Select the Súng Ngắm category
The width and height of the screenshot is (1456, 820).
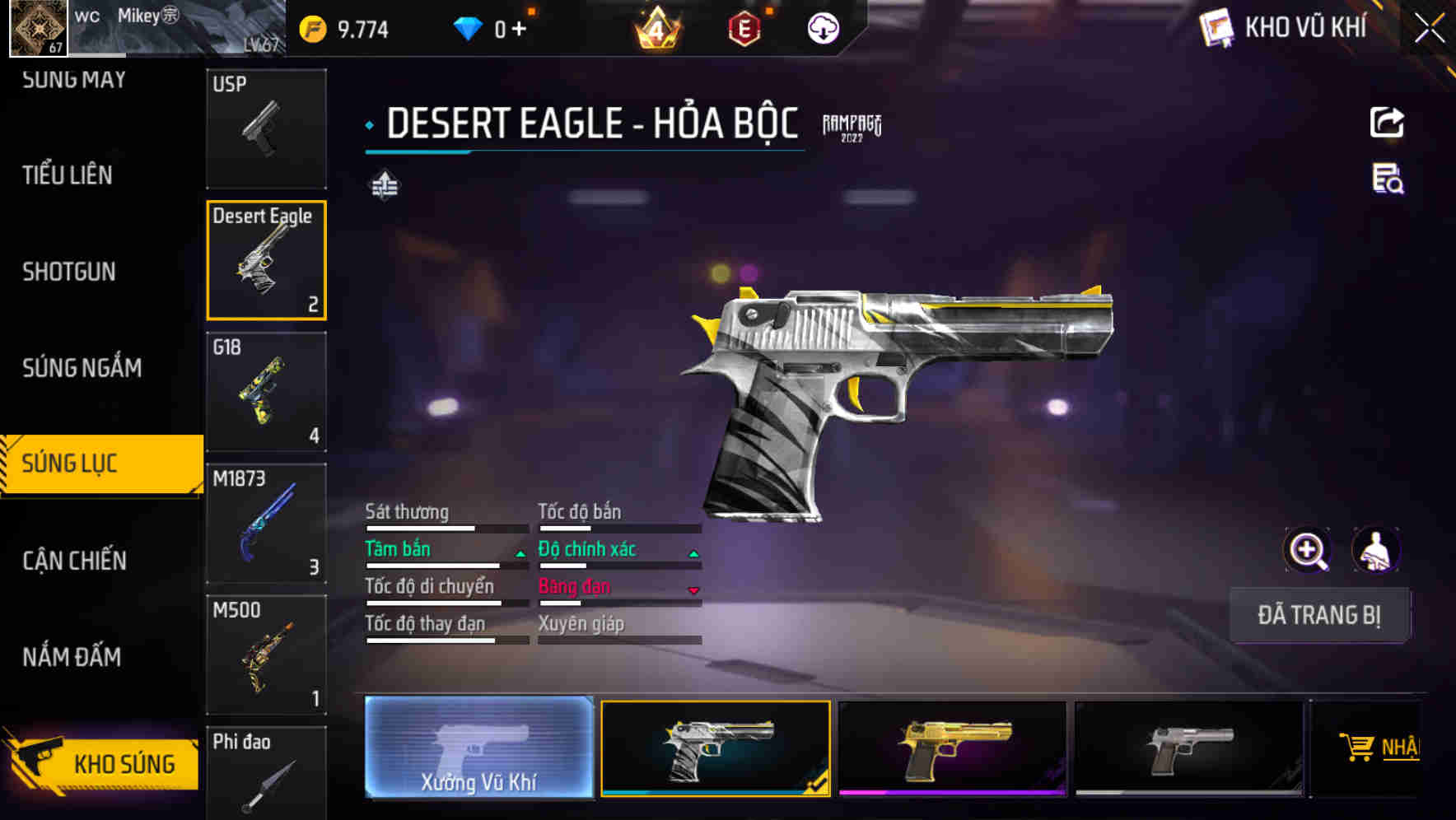[x=82, y=368]
